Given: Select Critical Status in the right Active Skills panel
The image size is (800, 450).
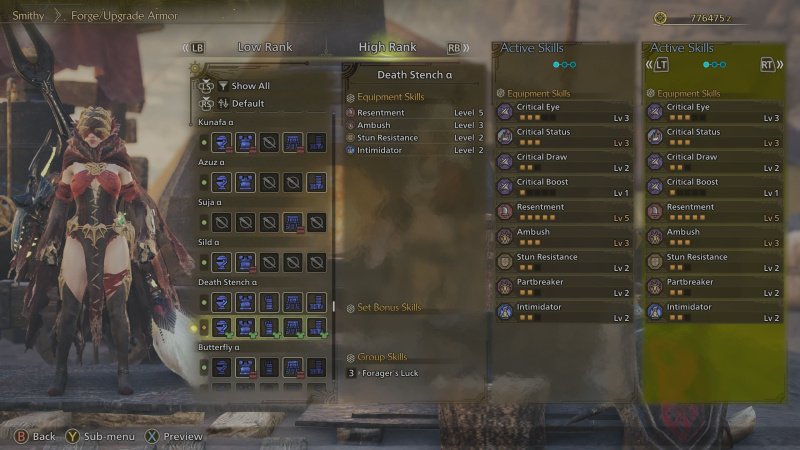Looking at the screenshot, I should [x=714, y=137].
